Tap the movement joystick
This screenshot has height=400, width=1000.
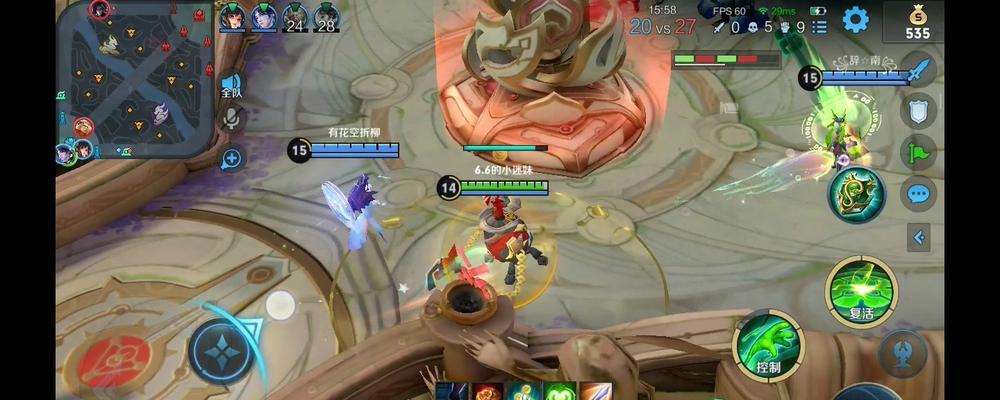[222, 352]
